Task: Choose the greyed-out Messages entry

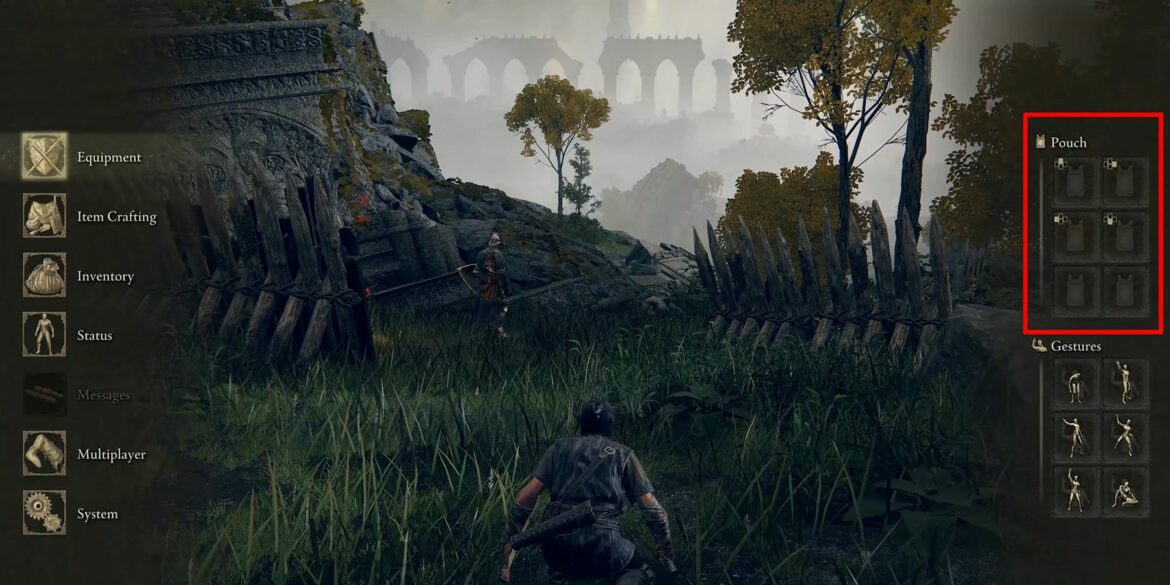Action: click(x=103, y=395)
